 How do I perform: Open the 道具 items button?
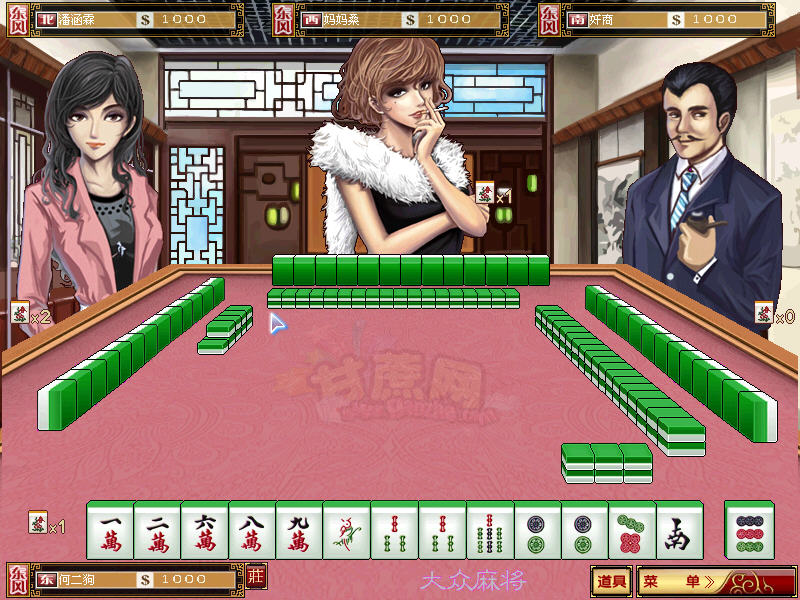point(612,580)
